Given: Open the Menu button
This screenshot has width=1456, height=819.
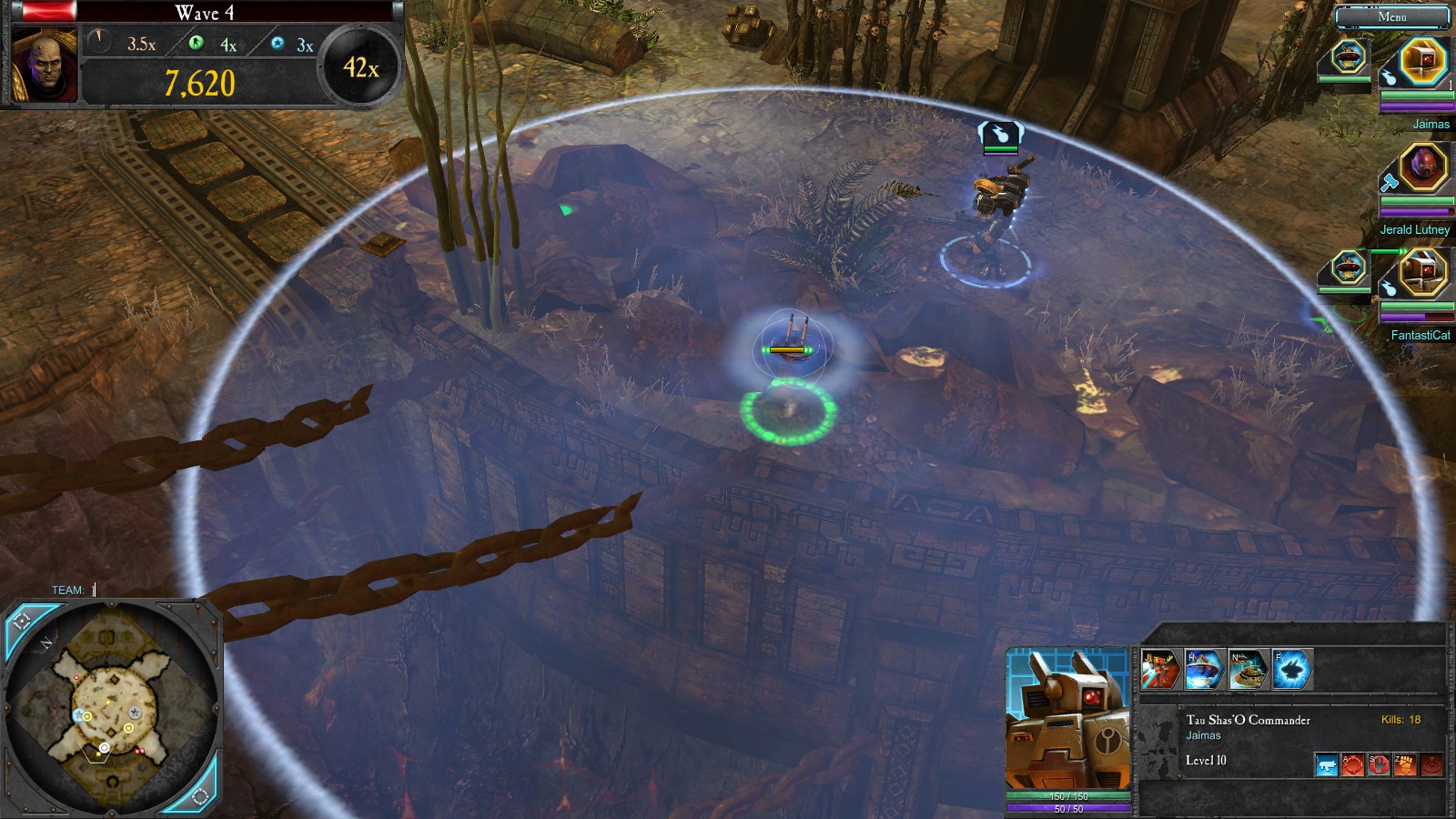Looking at the screenshot, I should point(1391,16).
